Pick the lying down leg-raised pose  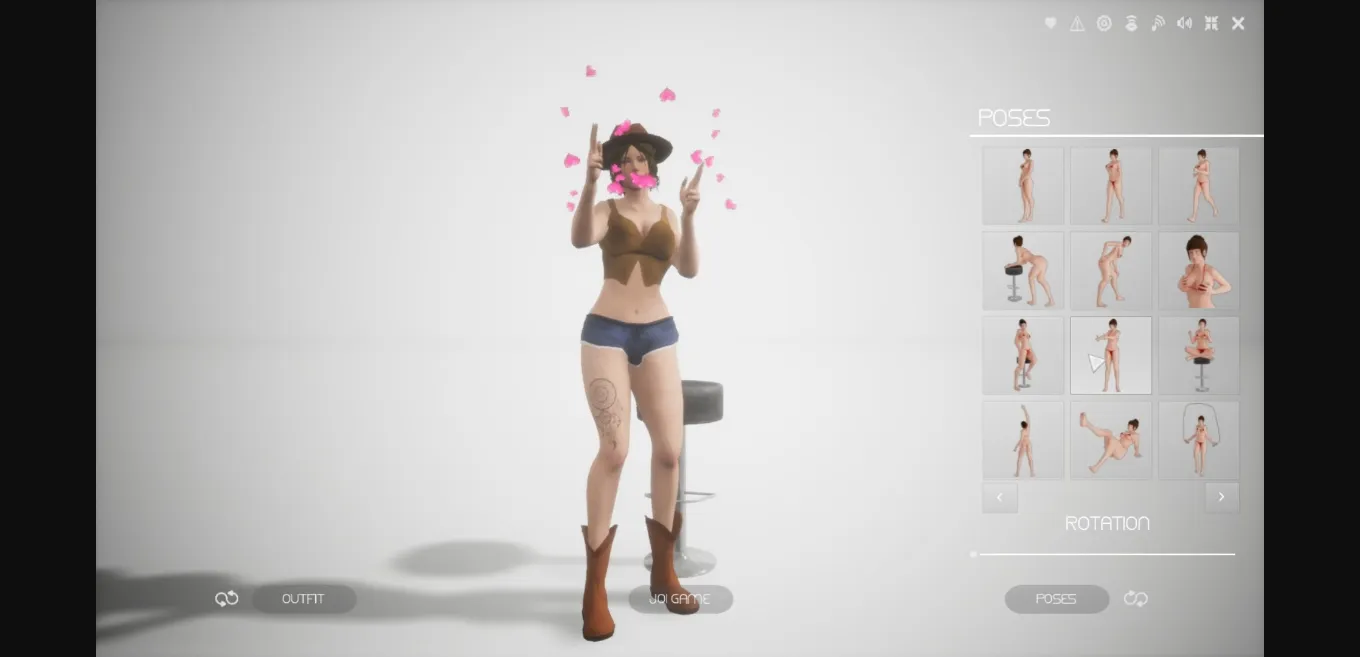pyautogui.click(x=1110, y=440)
